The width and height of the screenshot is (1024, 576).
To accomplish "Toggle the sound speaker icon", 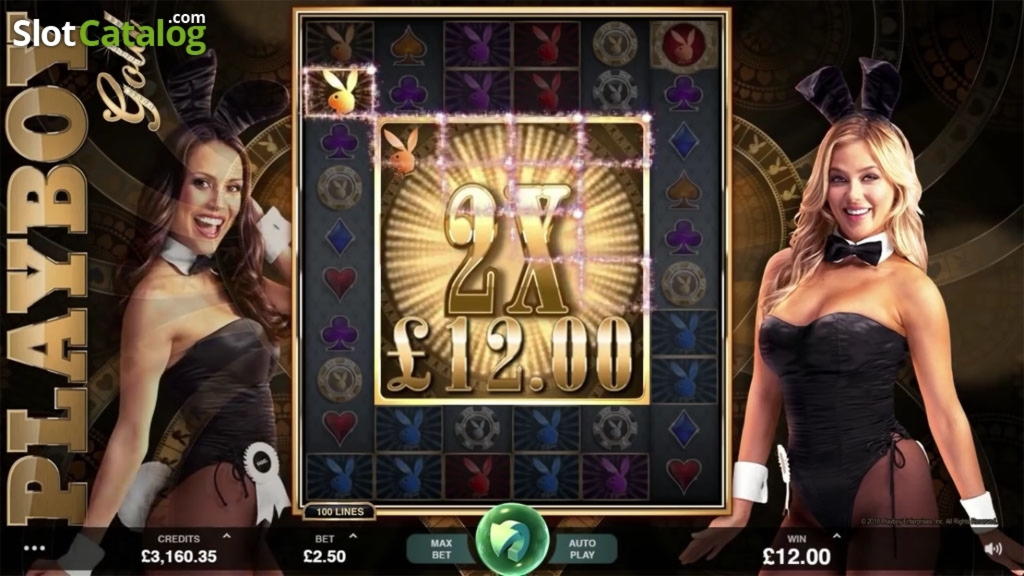I will pyautogui.click(x=993, y=548).
